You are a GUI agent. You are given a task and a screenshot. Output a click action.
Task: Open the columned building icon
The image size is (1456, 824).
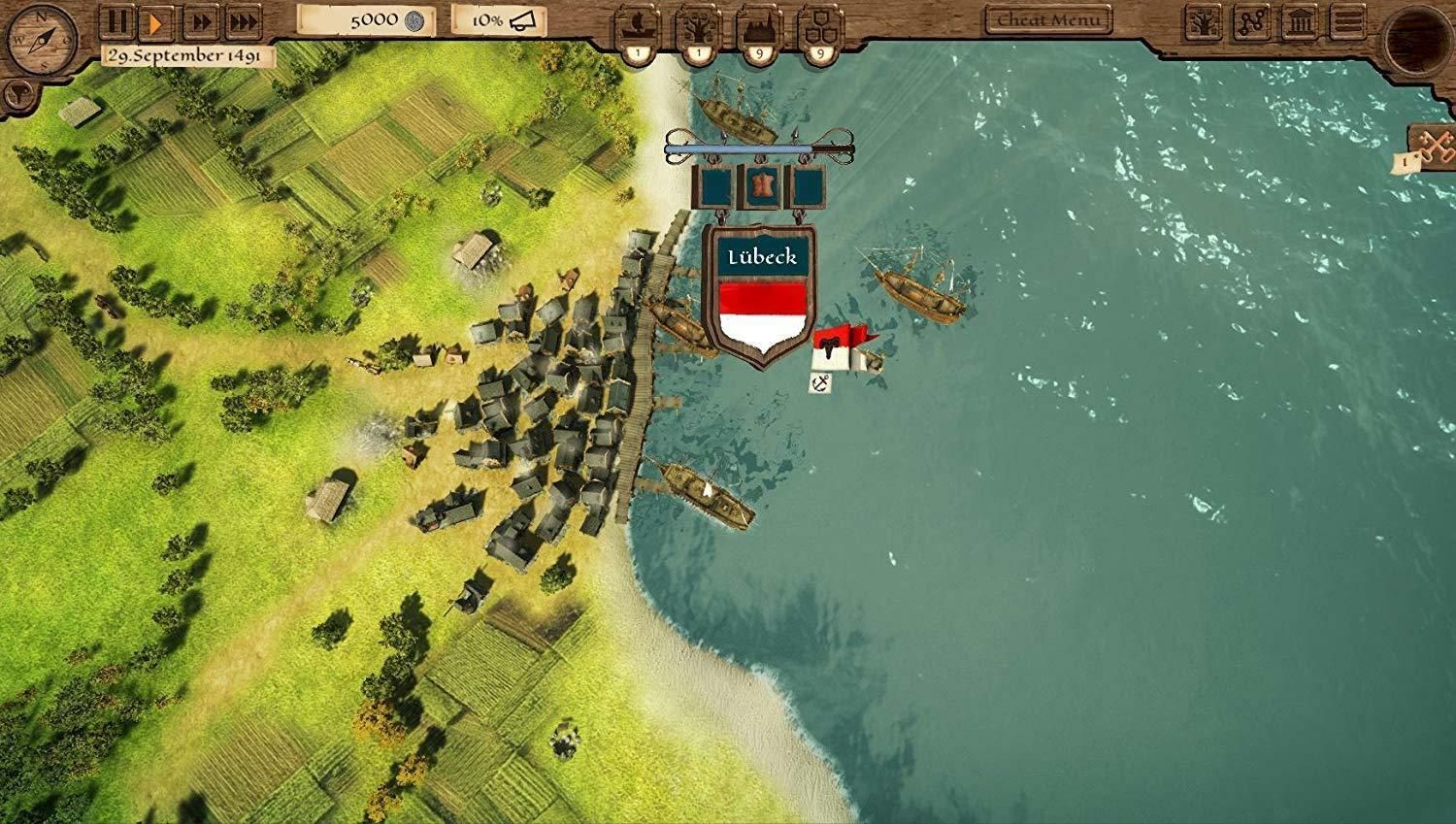click(1300, 22)
